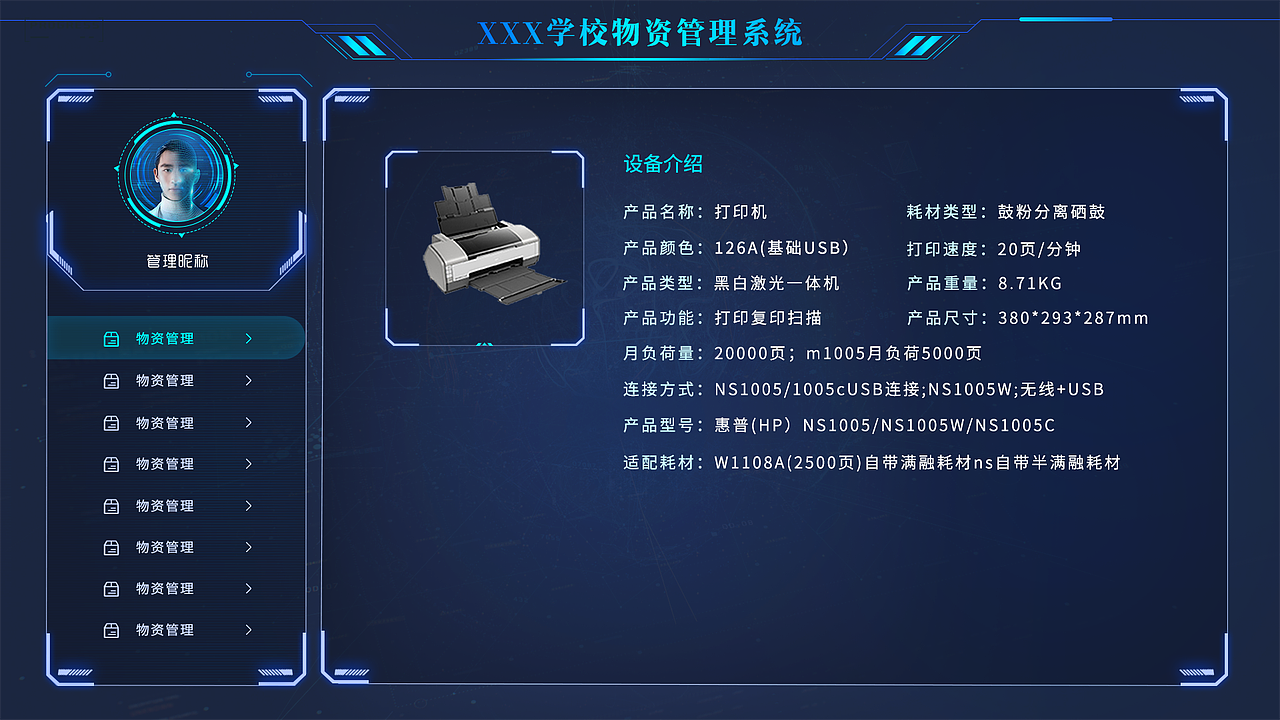Screen dimensions: 1280x720
Task: Click the archive icon beside the second 物资管理 entry
Action: 113,380
